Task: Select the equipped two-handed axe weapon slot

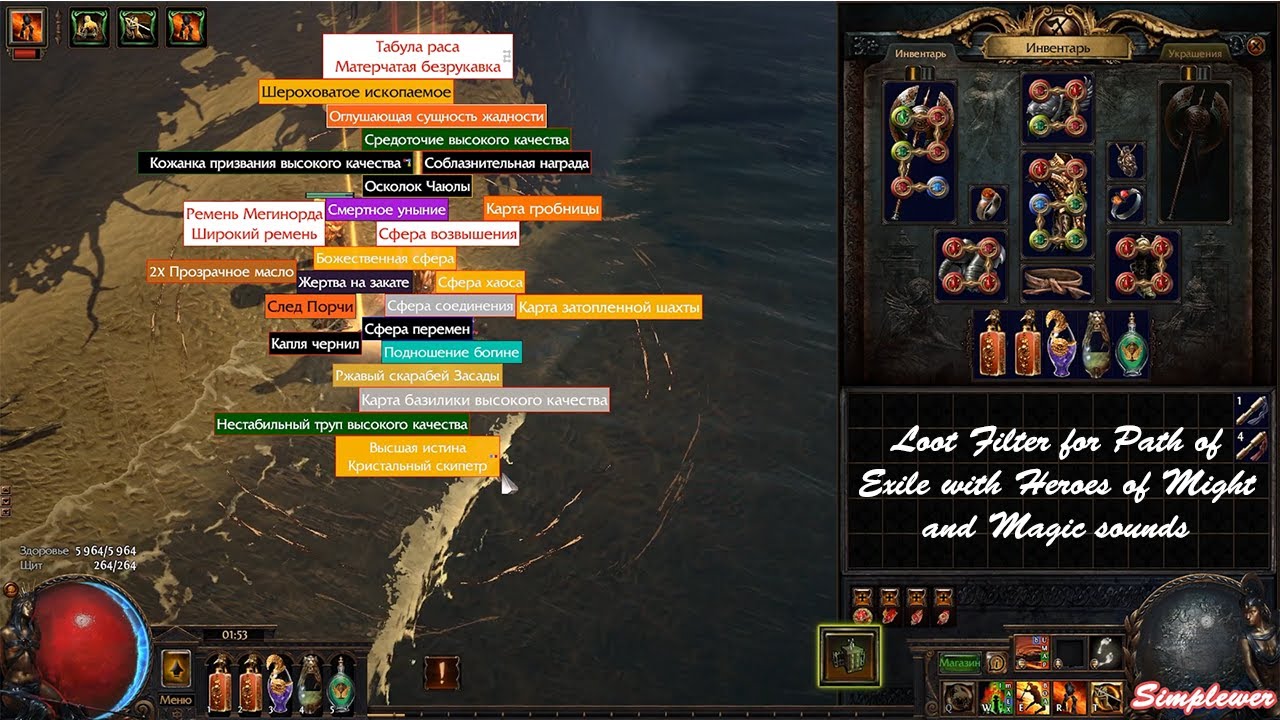Action: pos(919,150)
